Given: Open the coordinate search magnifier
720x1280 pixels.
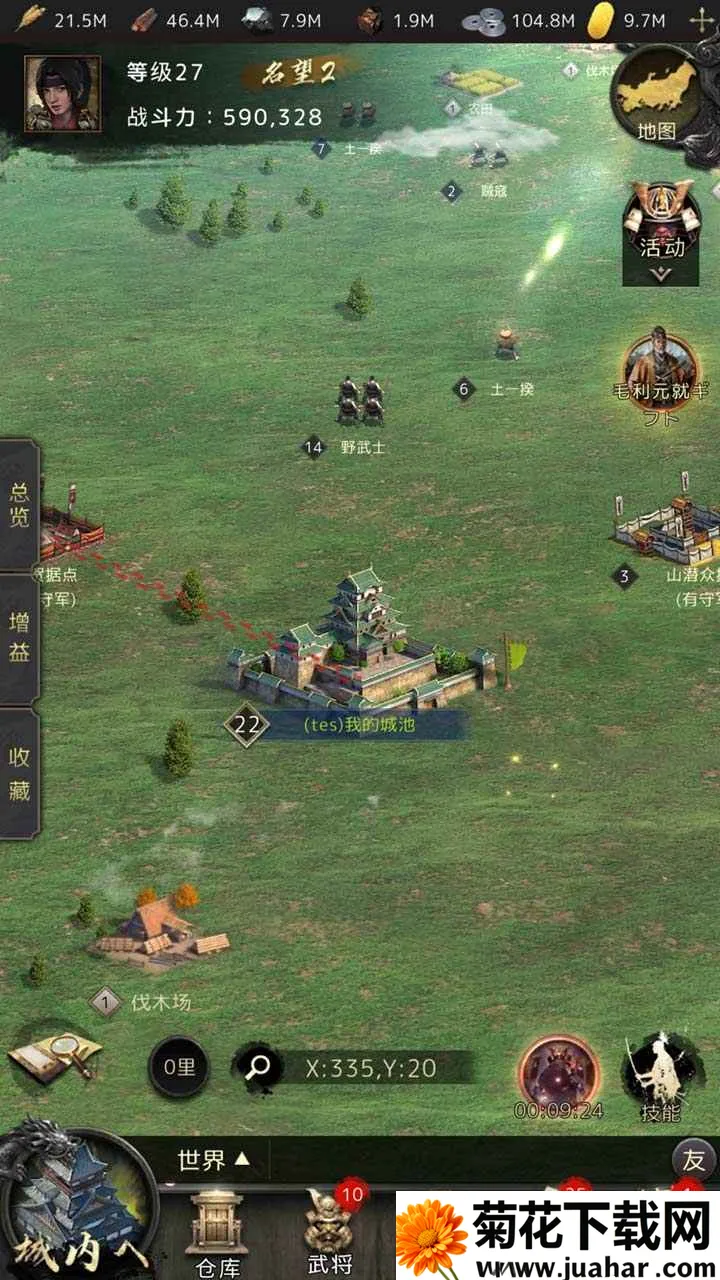Looking at the screenshot, I should pos(257,1068).
